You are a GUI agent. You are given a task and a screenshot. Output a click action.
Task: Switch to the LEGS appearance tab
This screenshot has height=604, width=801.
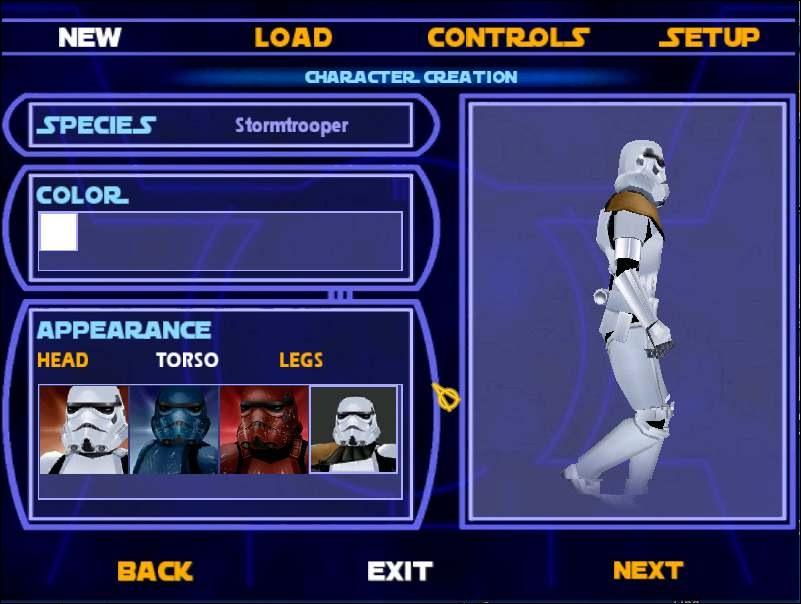301,360
